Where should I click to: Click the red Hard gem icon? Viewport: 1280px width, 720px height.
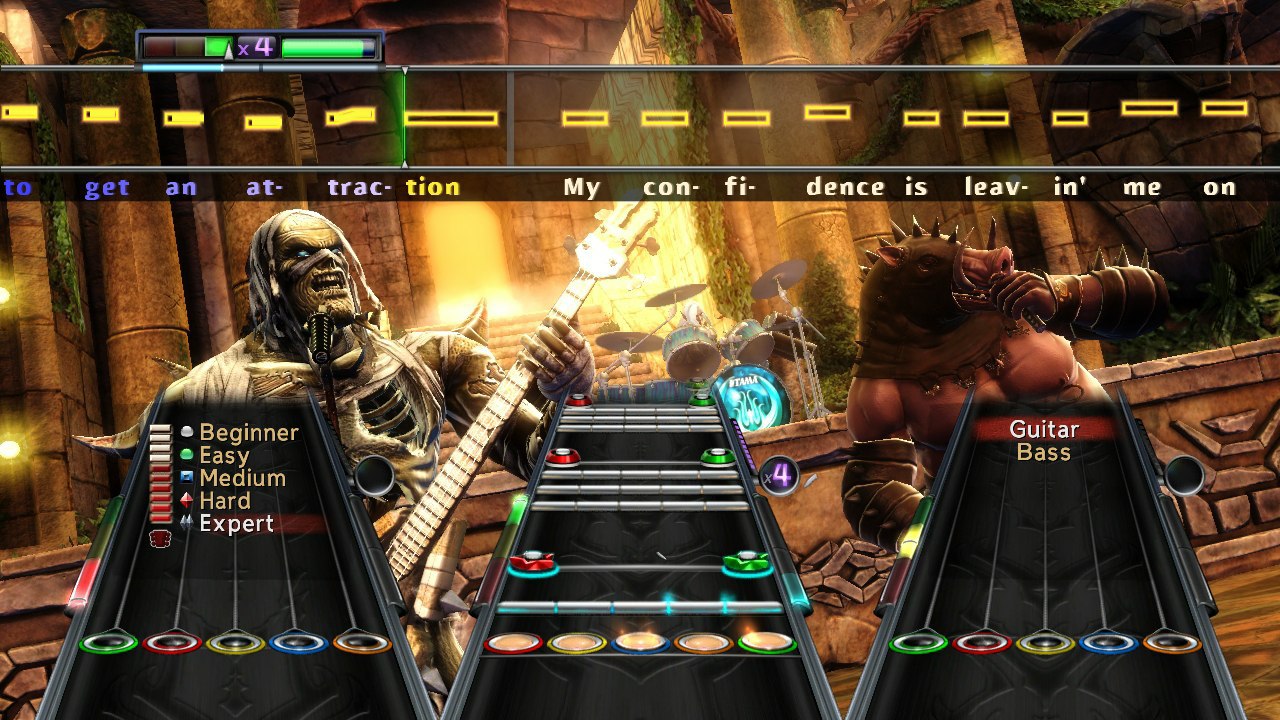pyautogui.click(x=187, y=500)
